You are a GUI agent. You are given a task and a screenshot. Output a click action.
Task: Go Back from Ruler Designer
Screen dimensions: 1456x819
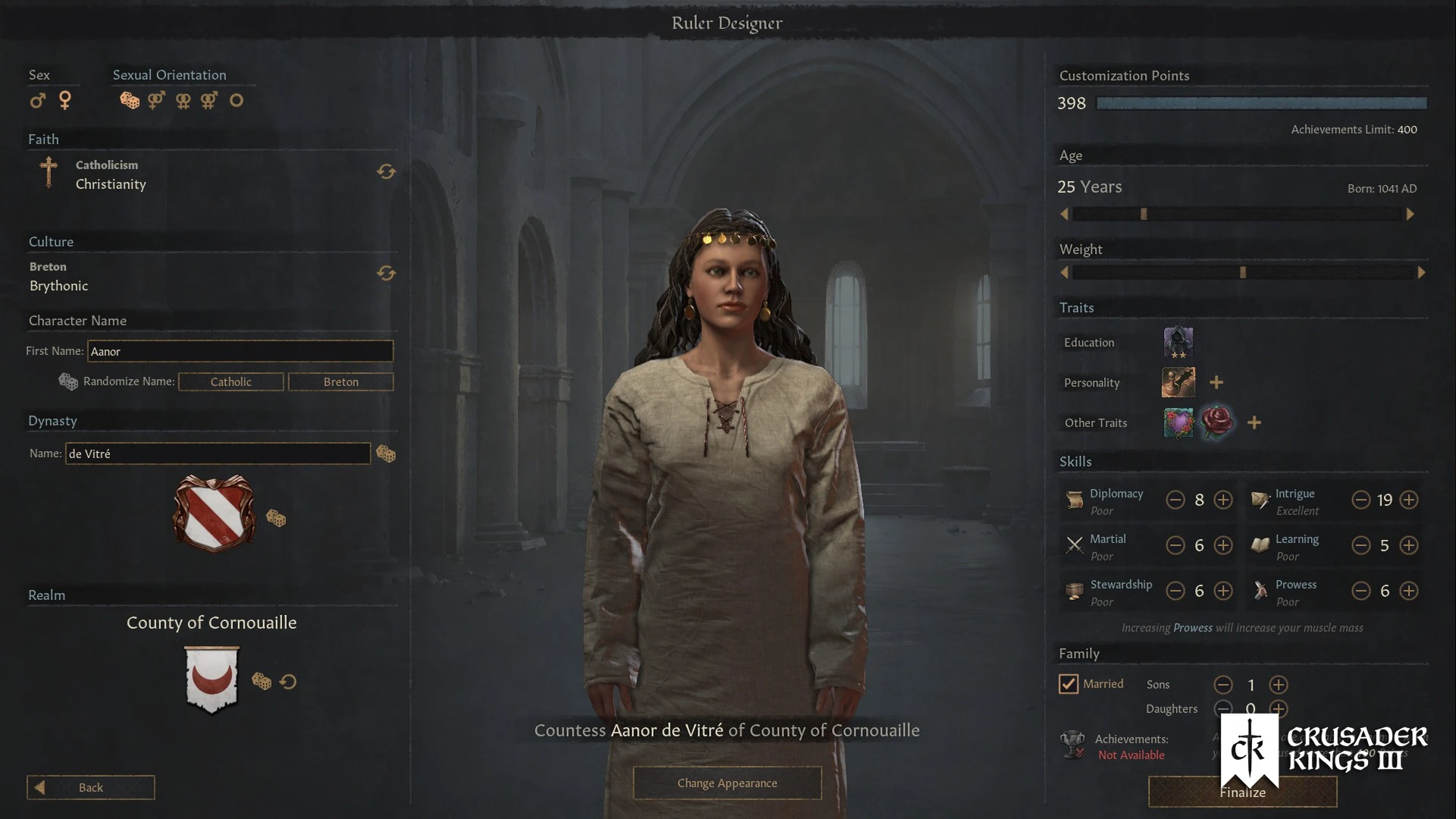90,787
